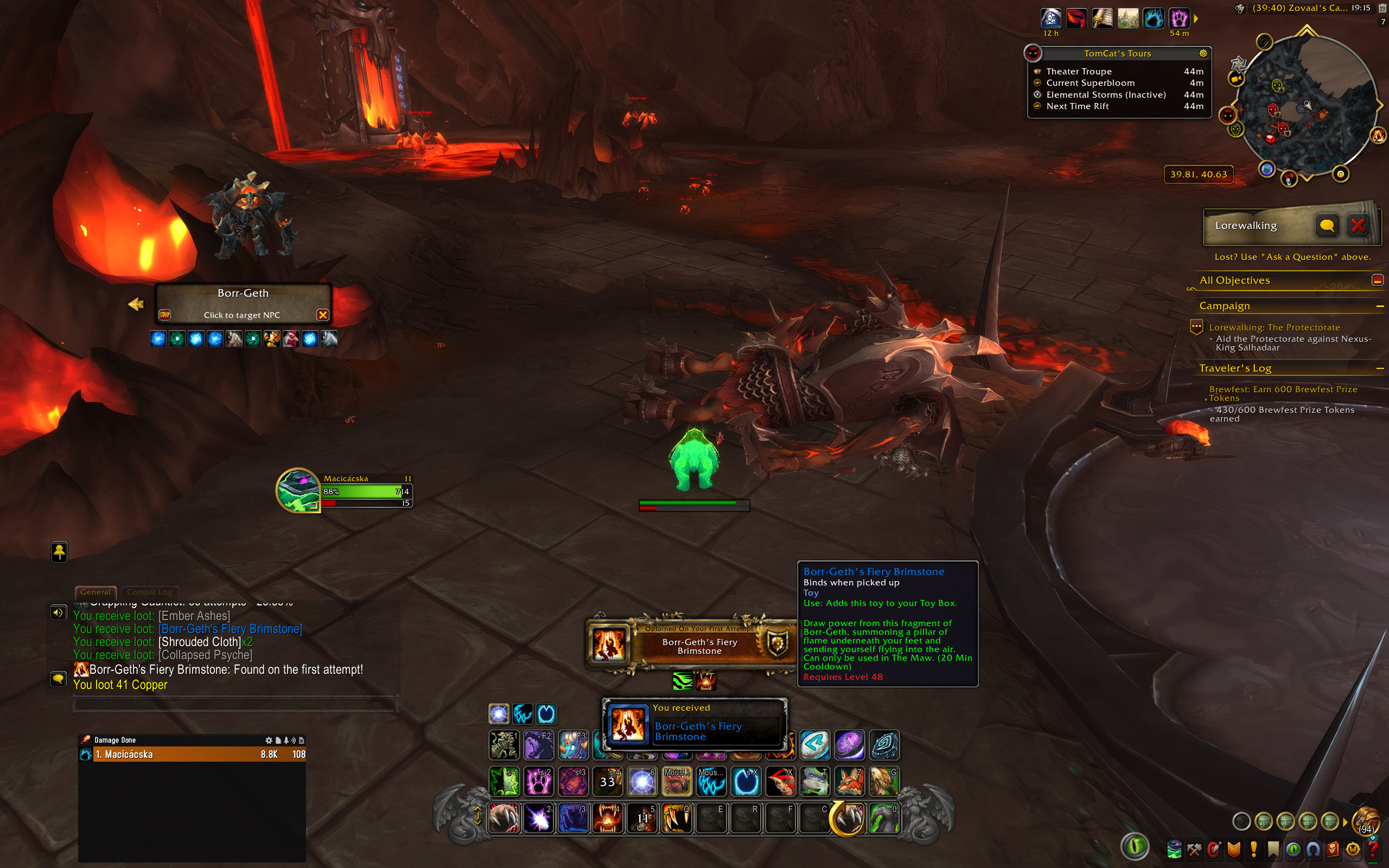Open the main backpack bag

(x=1366, y=821)
